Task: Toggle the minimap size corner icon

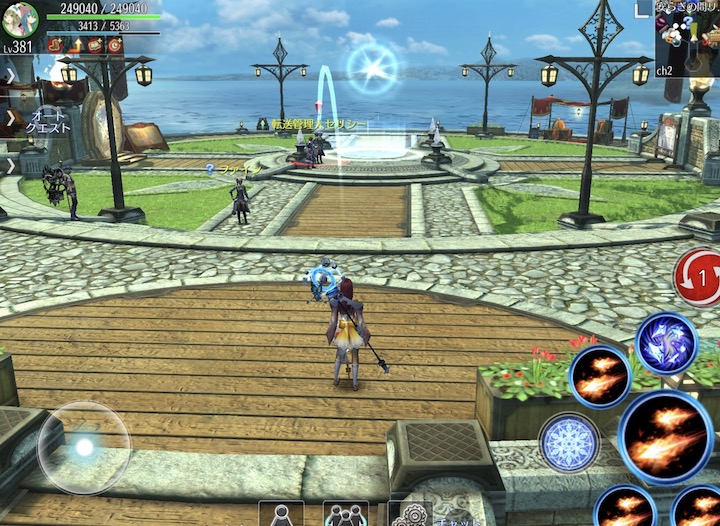Action: coord(642,9)
